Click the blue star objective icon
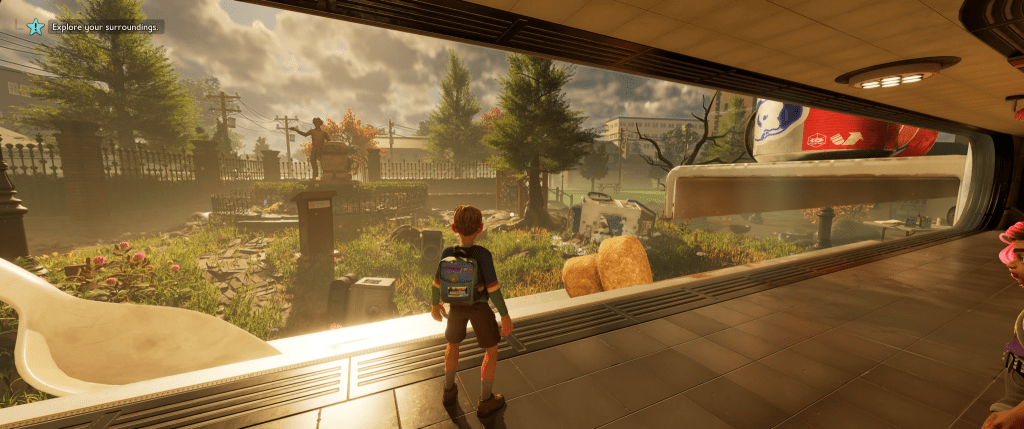 click(x=35, y=27)
